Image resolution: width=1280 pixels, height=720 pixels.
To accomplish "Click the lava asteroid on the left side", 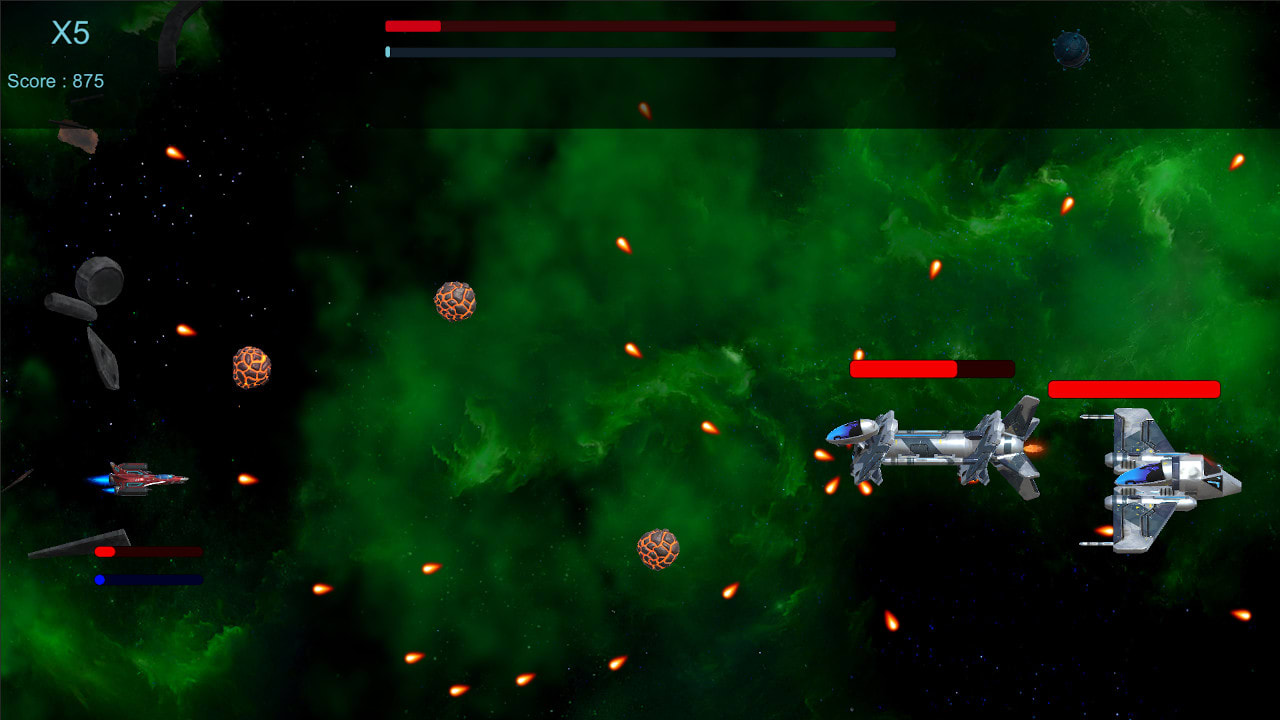I will click(250, 367).
